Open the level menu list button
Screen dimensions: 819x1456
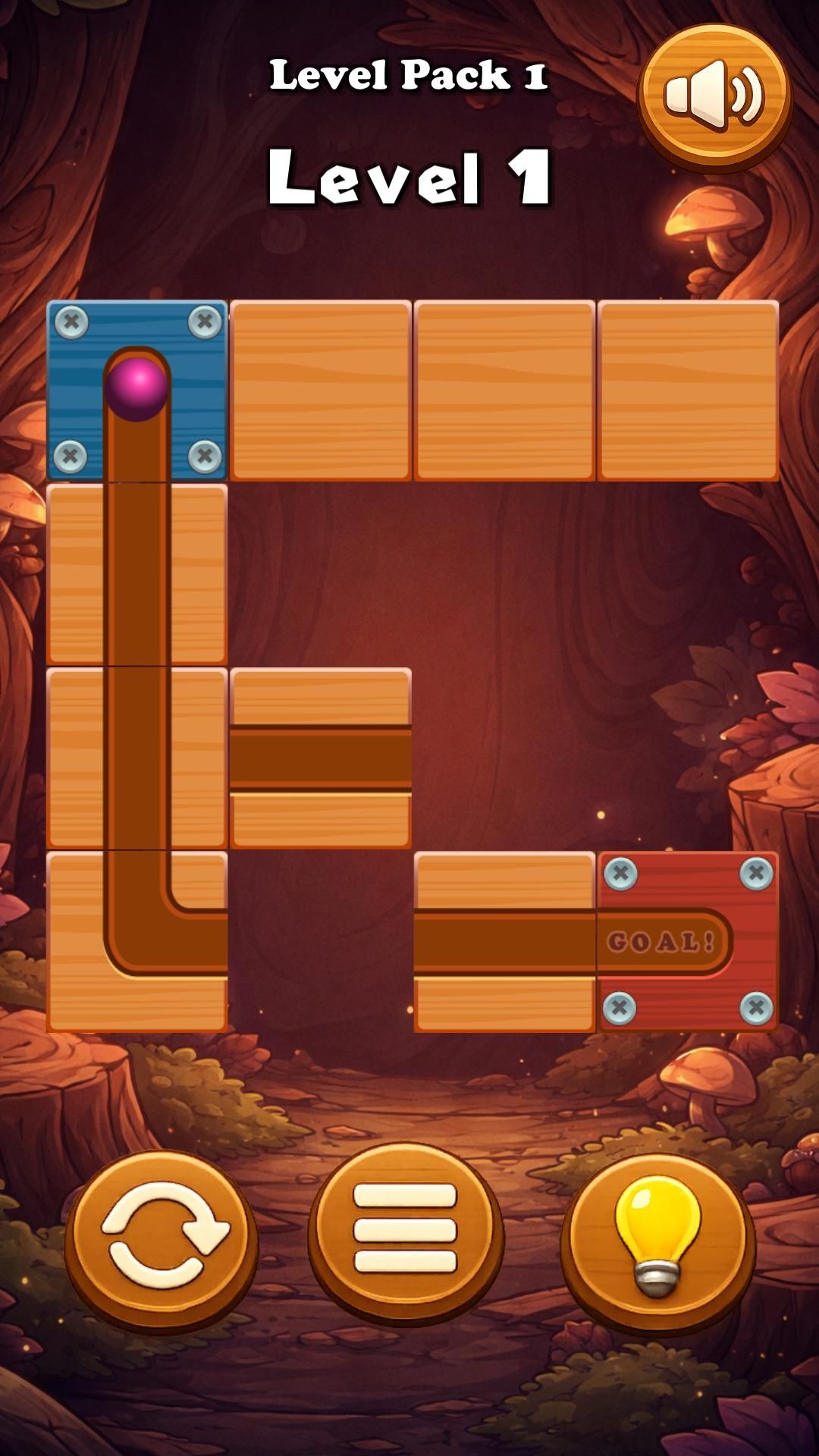point(405,1233)
